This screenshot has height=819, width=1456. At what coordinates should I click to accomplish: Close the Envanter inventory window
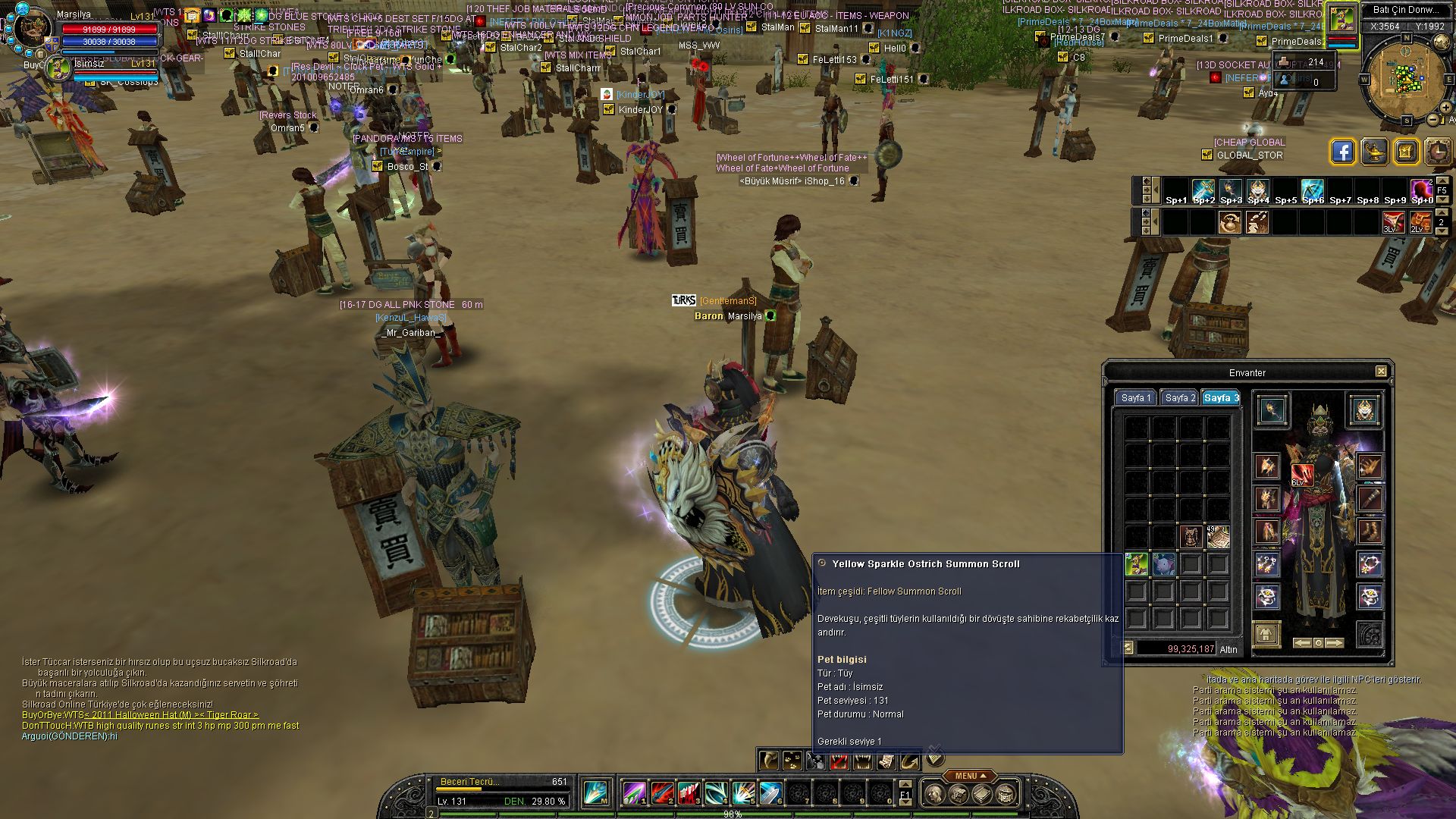click(x=1381, y=372)
